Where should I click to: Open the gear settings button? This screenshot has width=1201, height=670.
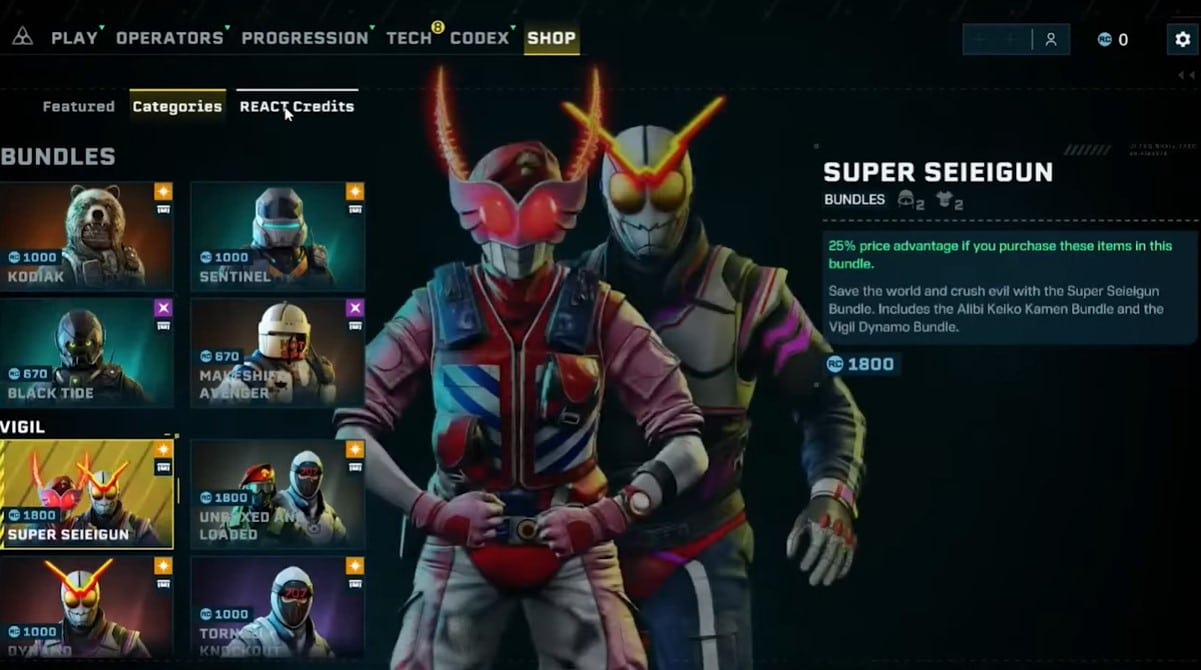click(x=1182, y=39)
